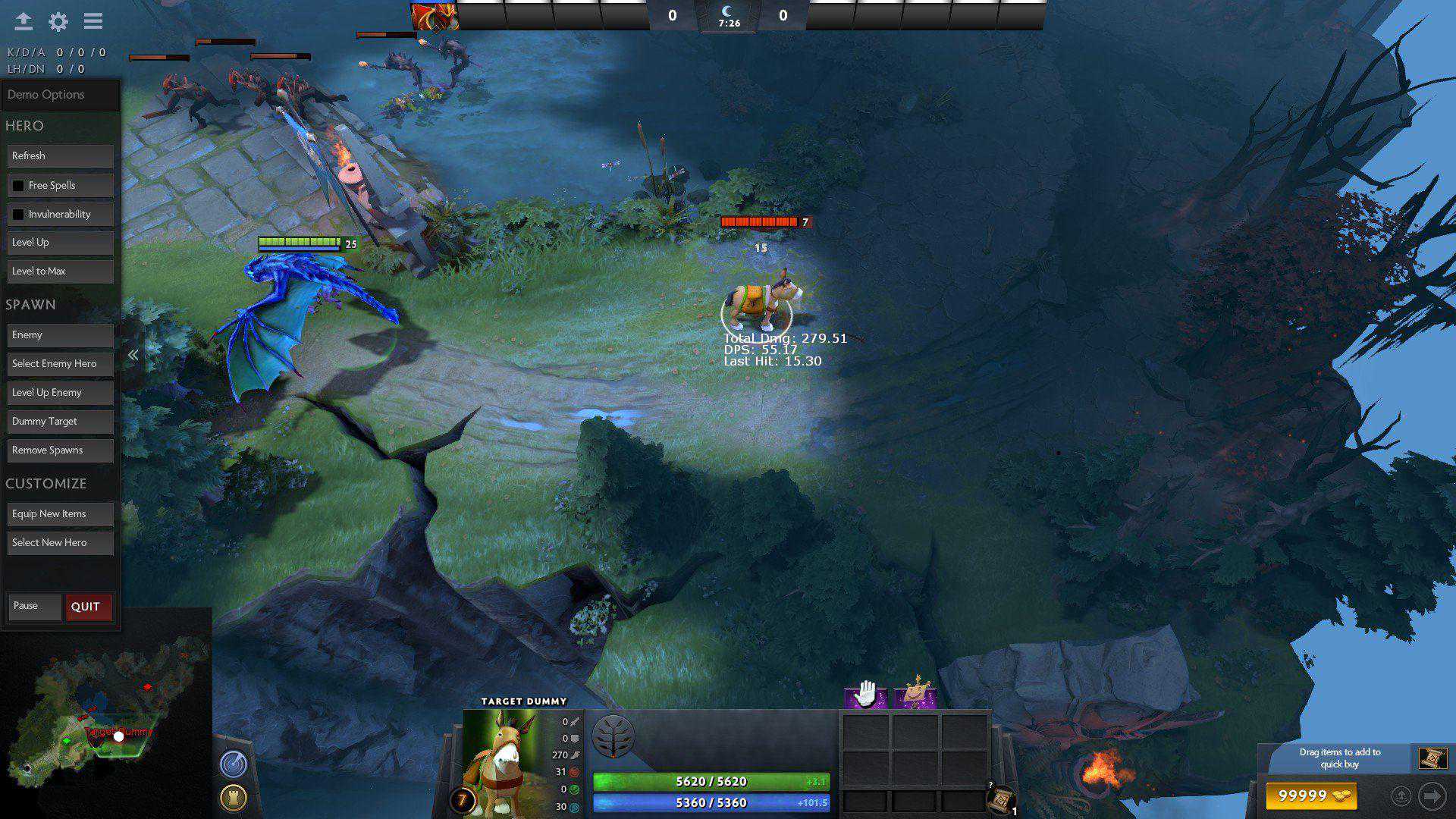Click the green health bar of Target Dummy
The height and width of the screenshot is (819, 1456).
(x=713, y=781)
